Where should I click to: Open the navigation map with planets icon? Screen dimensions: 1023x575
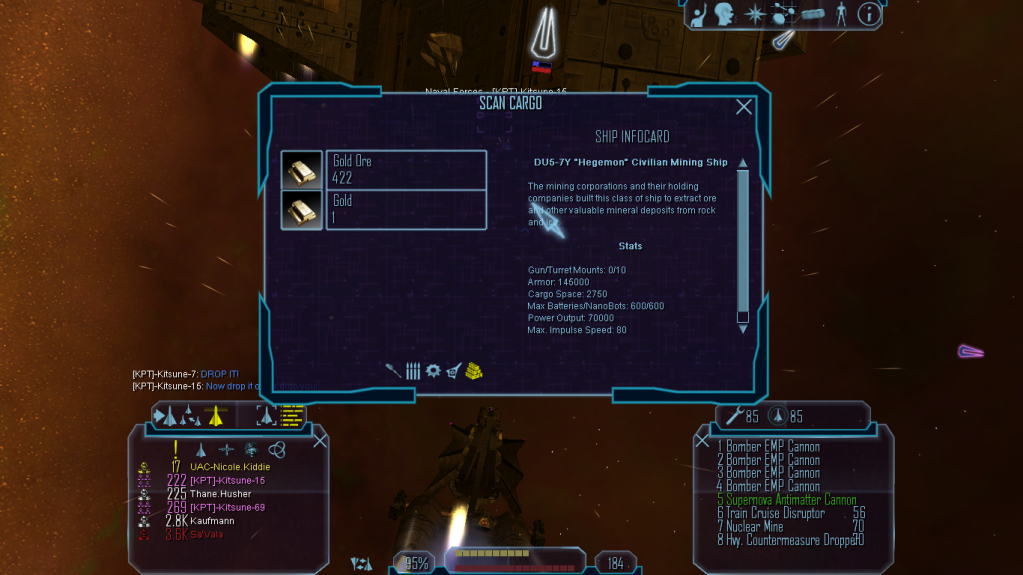point(783,14)
